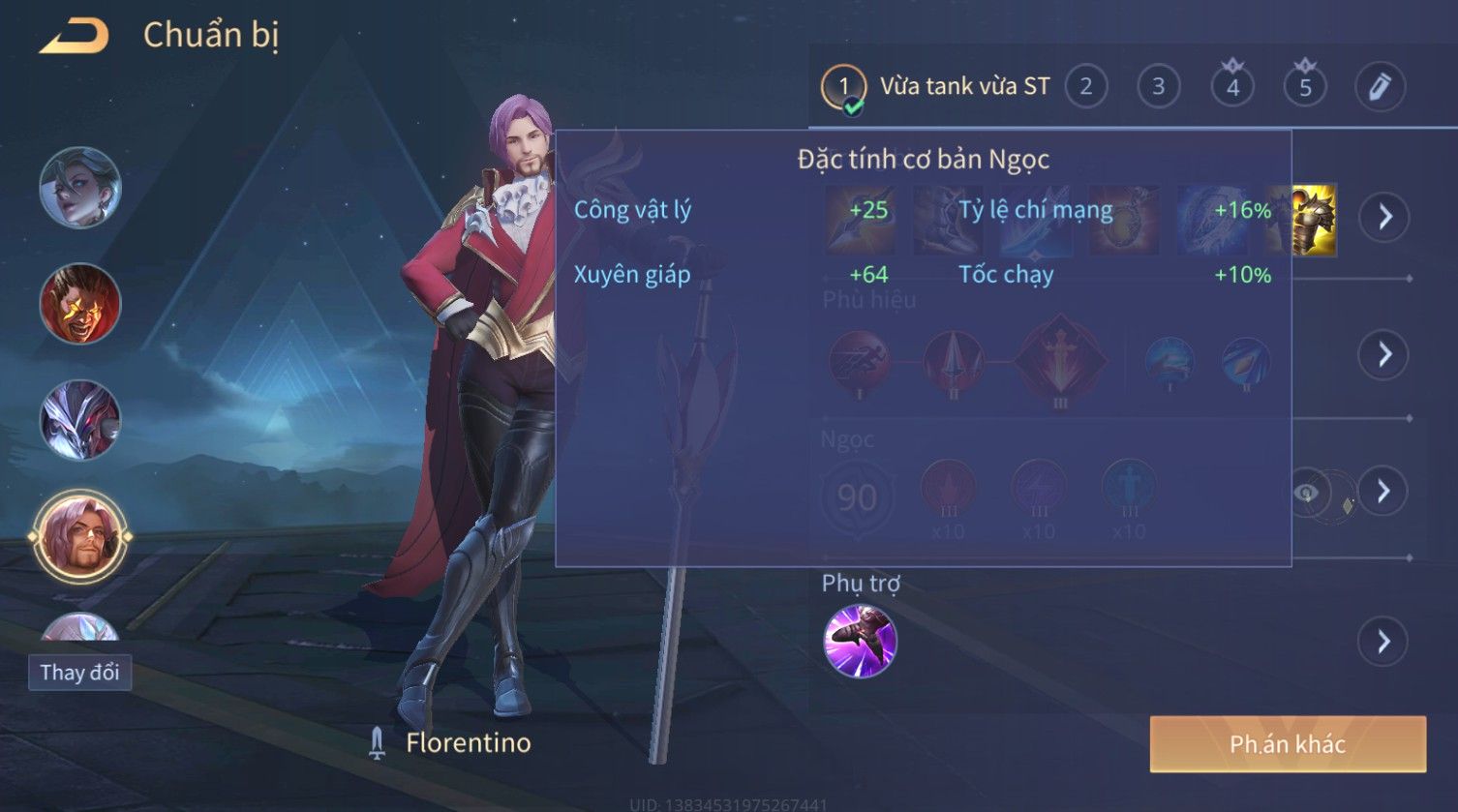Viewport: 1458px width, 812px height.
Task: Open the Phụ trợ section arrow
Action: (x=1384, y=642)
